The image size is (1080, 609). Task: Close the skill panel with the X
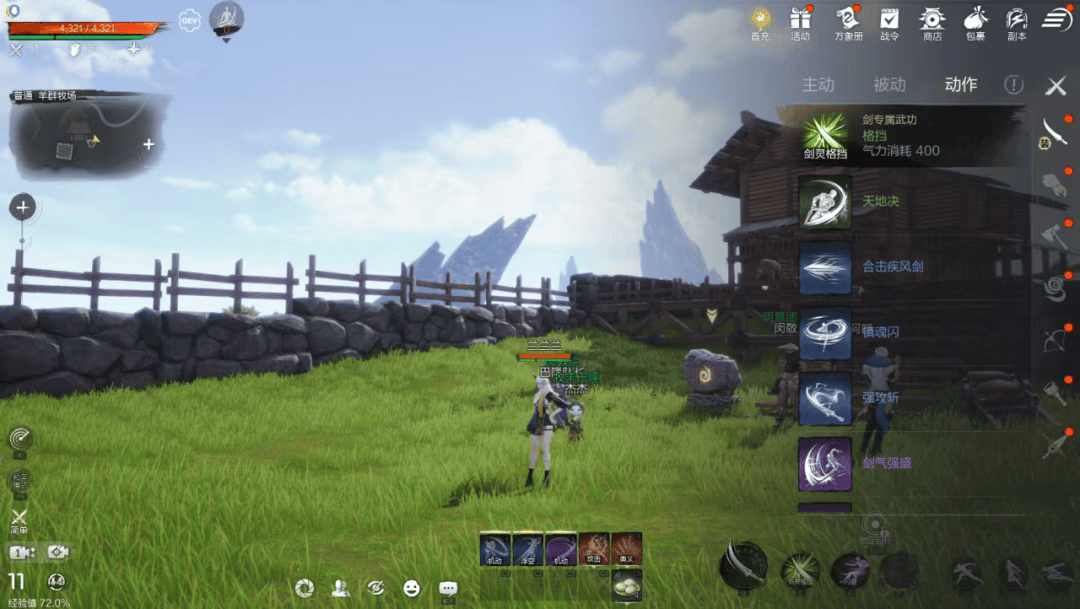coord(1056,86)
